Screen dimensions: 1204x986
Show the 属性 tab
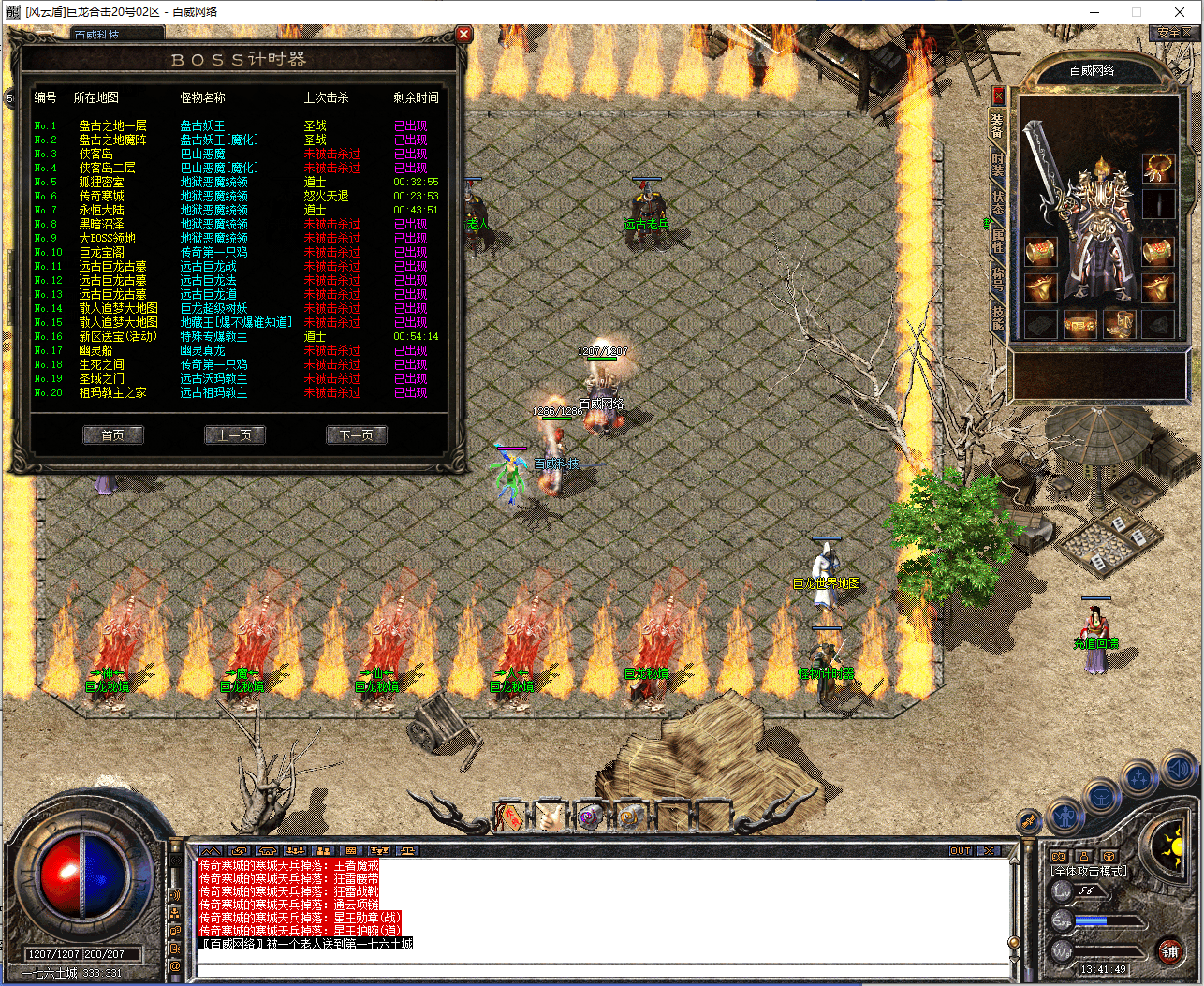tap(998, 240)
